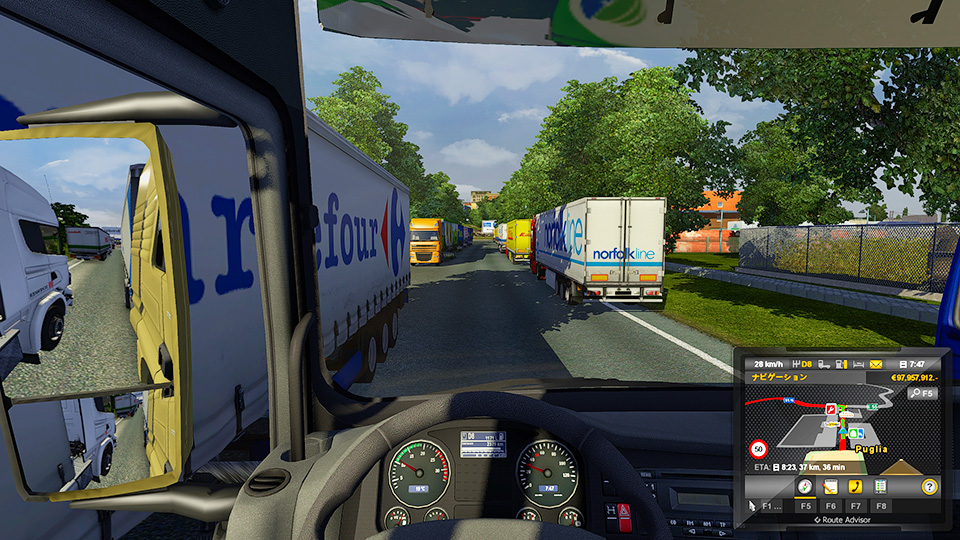Open the navigation compass tab
Screen dimensions: 960x540
[804, 487]
